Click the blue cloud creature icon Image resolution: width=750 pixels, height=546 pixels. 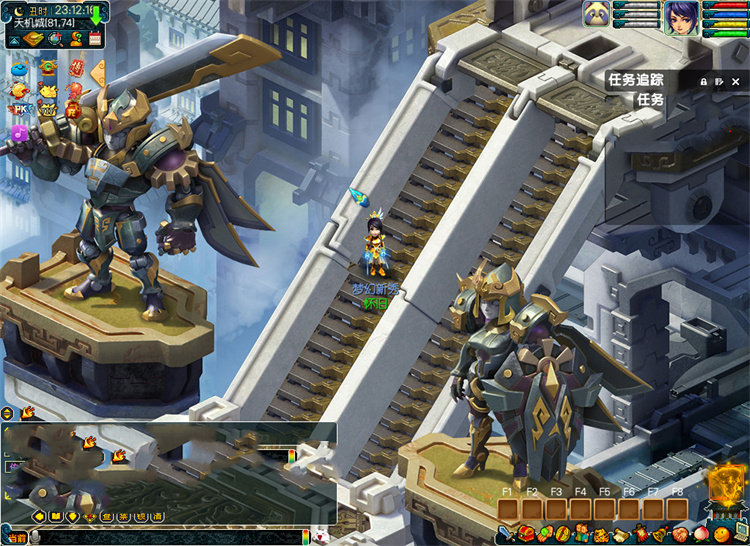(19, 66)
